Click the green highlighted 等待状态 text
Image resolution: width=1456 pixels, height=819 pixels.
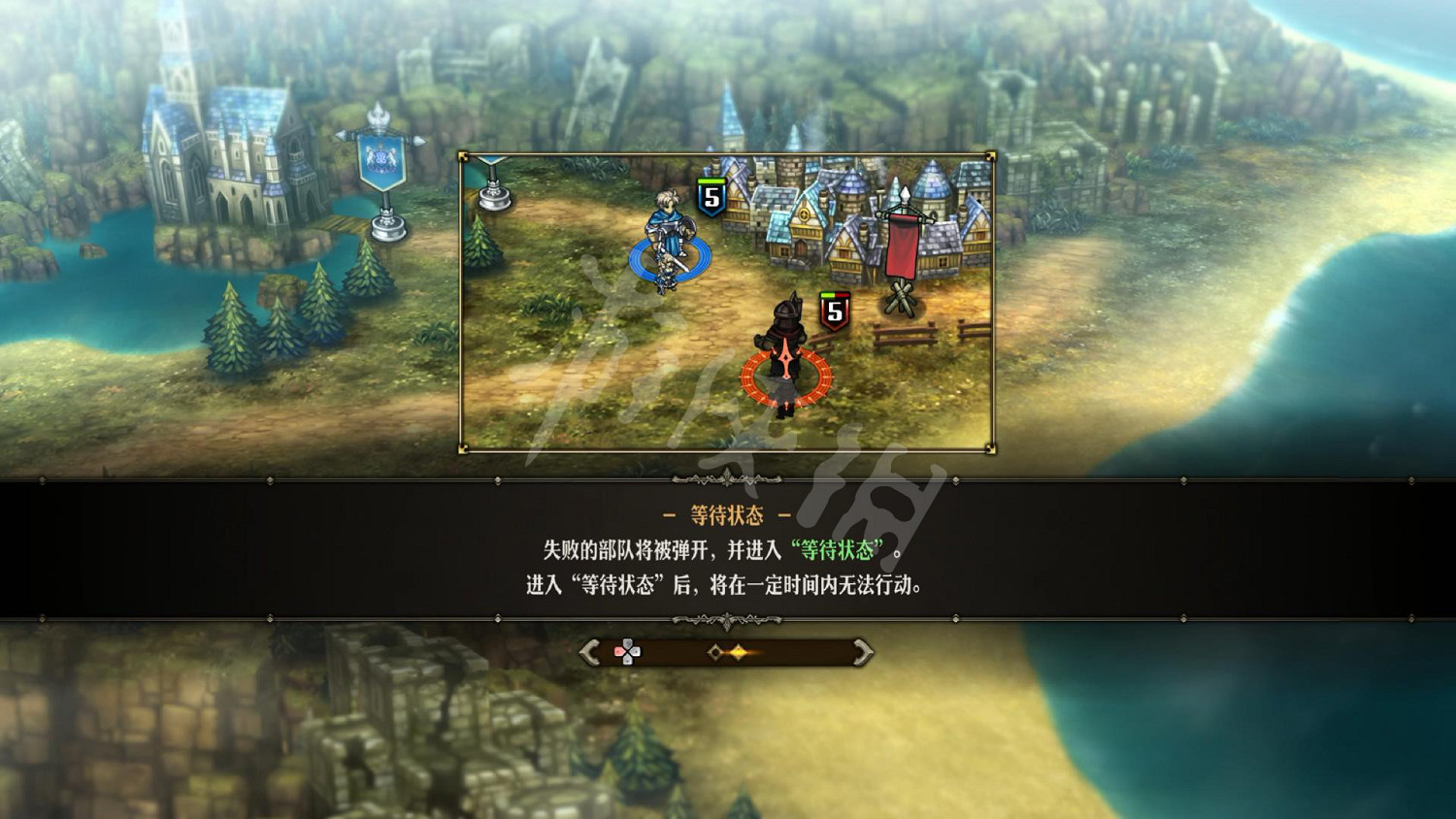tap(836, 551)
